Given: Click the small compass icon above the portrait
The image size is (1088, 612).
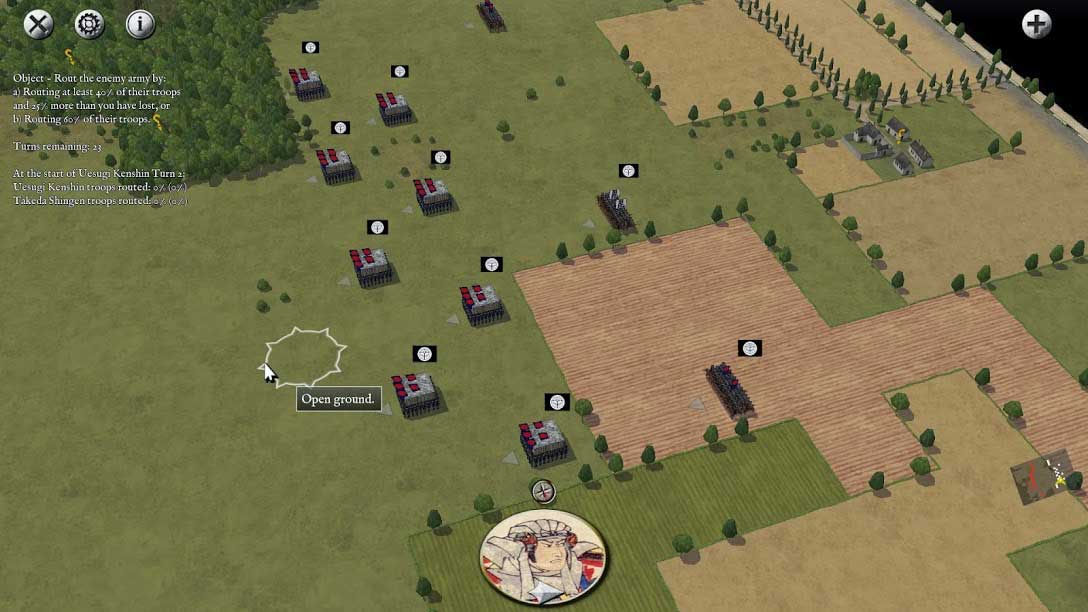Looking at the screenshot, I should click(542, 491).
